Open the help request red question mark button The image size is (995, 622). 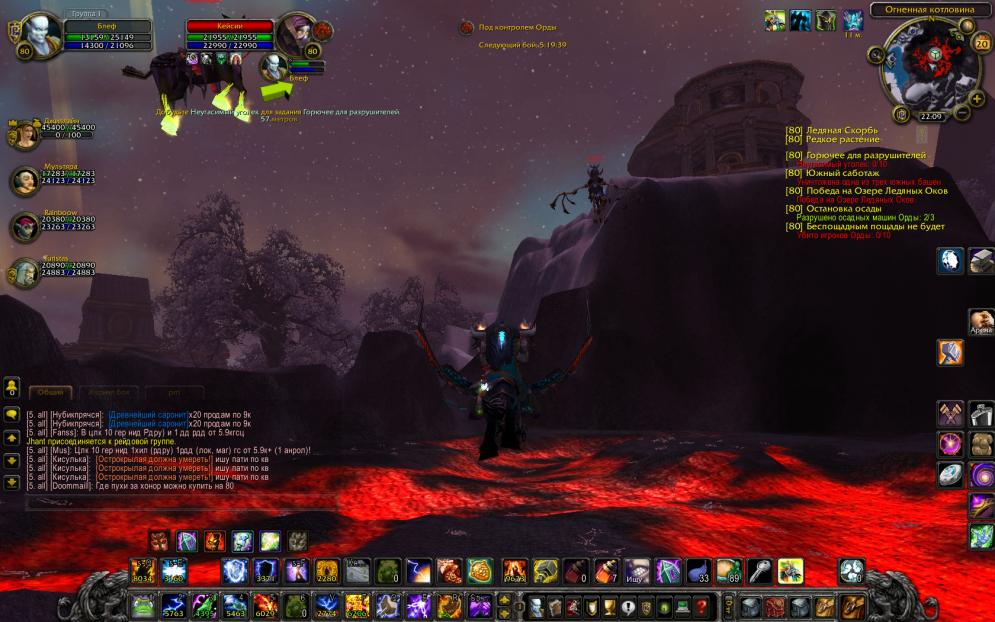(702, 606)
